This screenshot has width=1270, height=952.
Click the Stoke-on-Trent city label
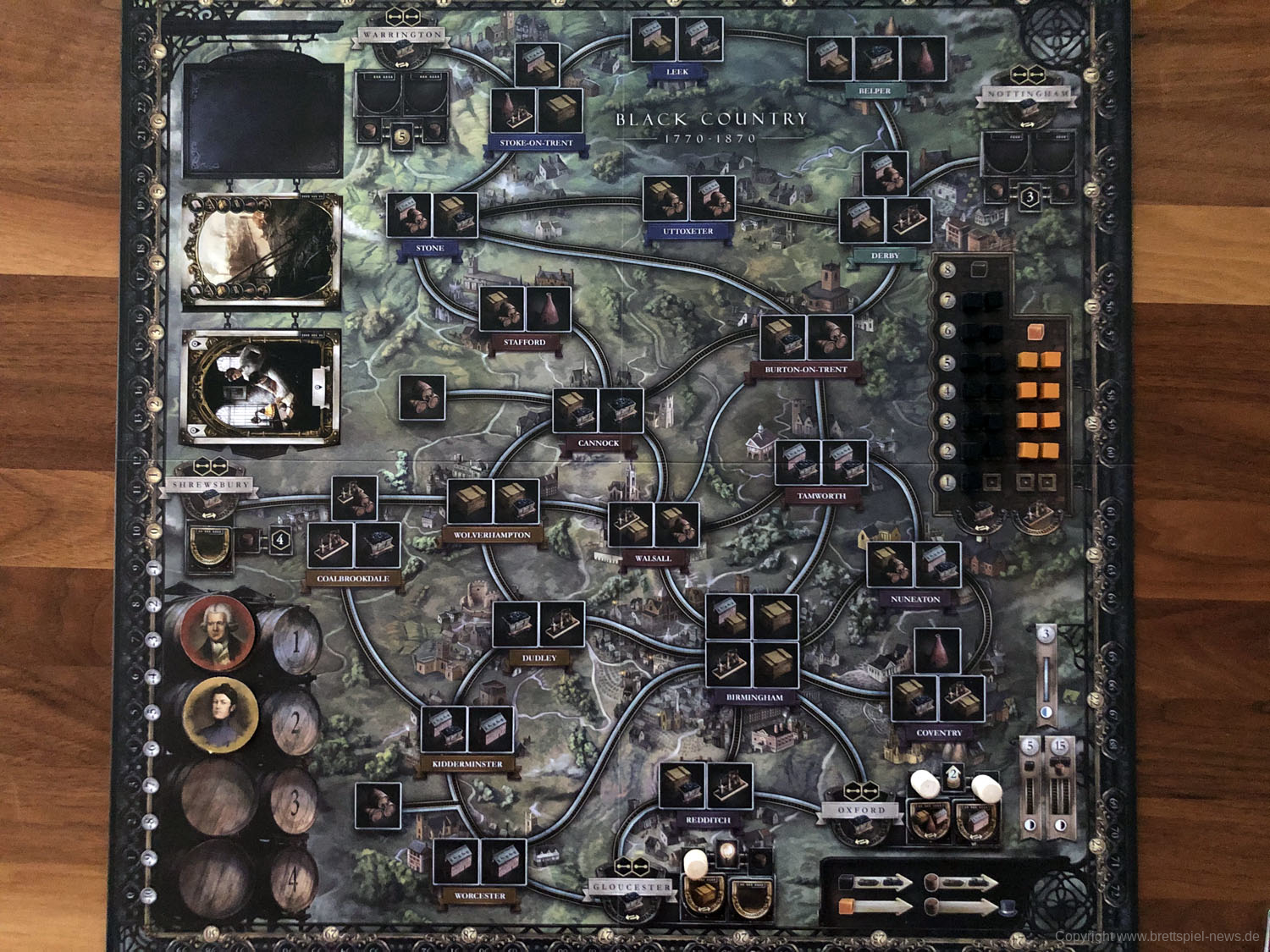tap(536, 143)
